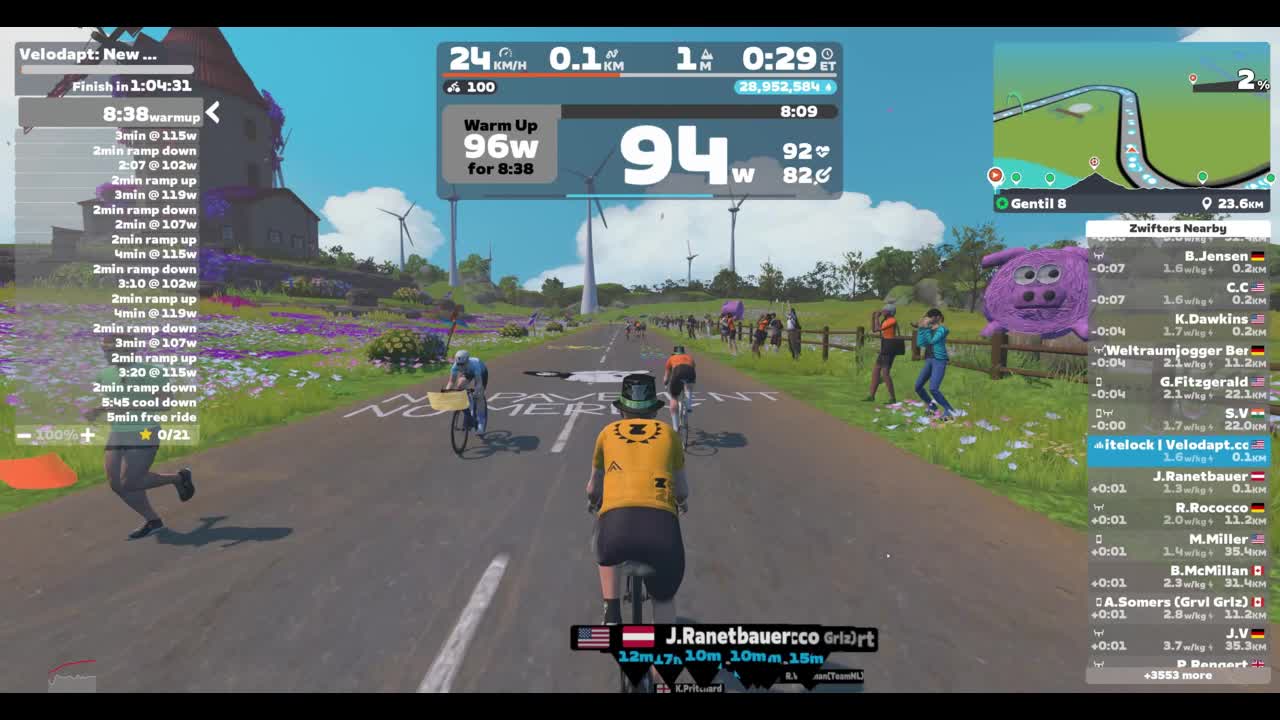Show the +3553 more riders

(1177, 675)
